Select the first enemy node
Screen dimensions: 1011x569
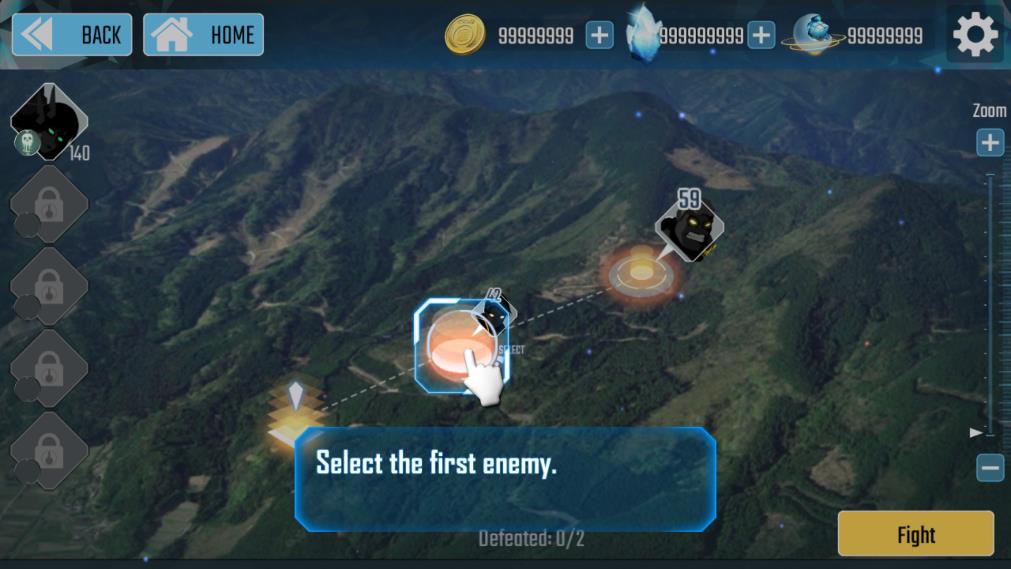[461, 346]
